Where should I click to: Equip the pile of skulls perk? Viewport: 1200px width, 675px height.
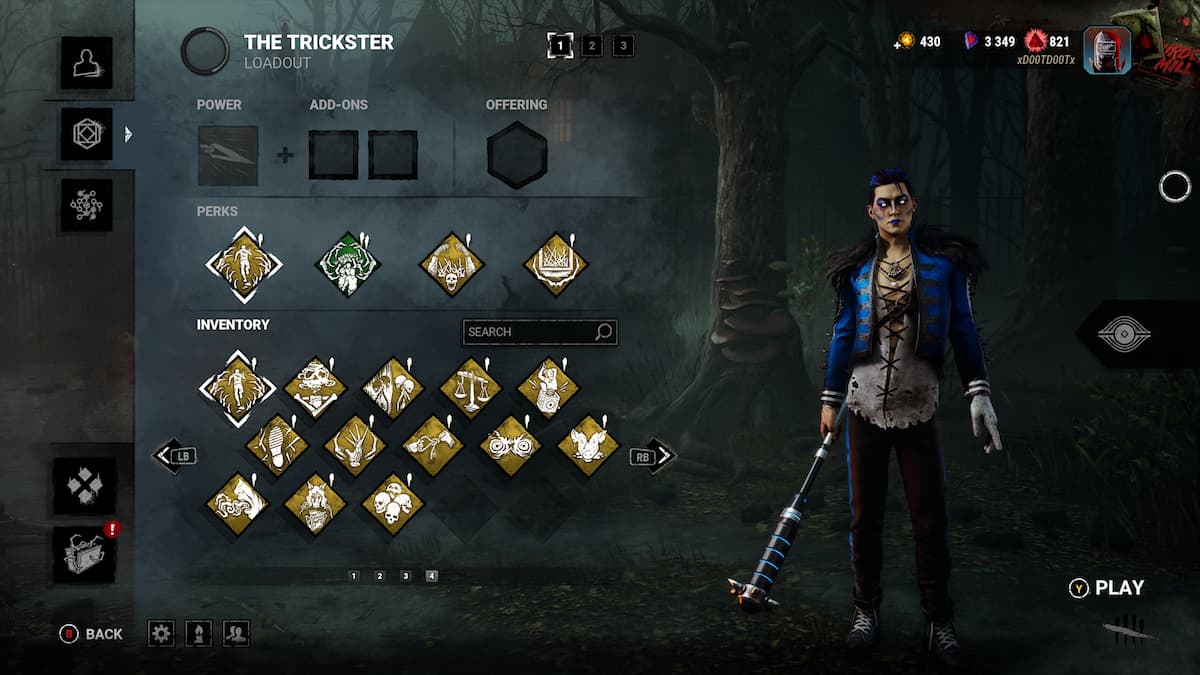(393, 504)
